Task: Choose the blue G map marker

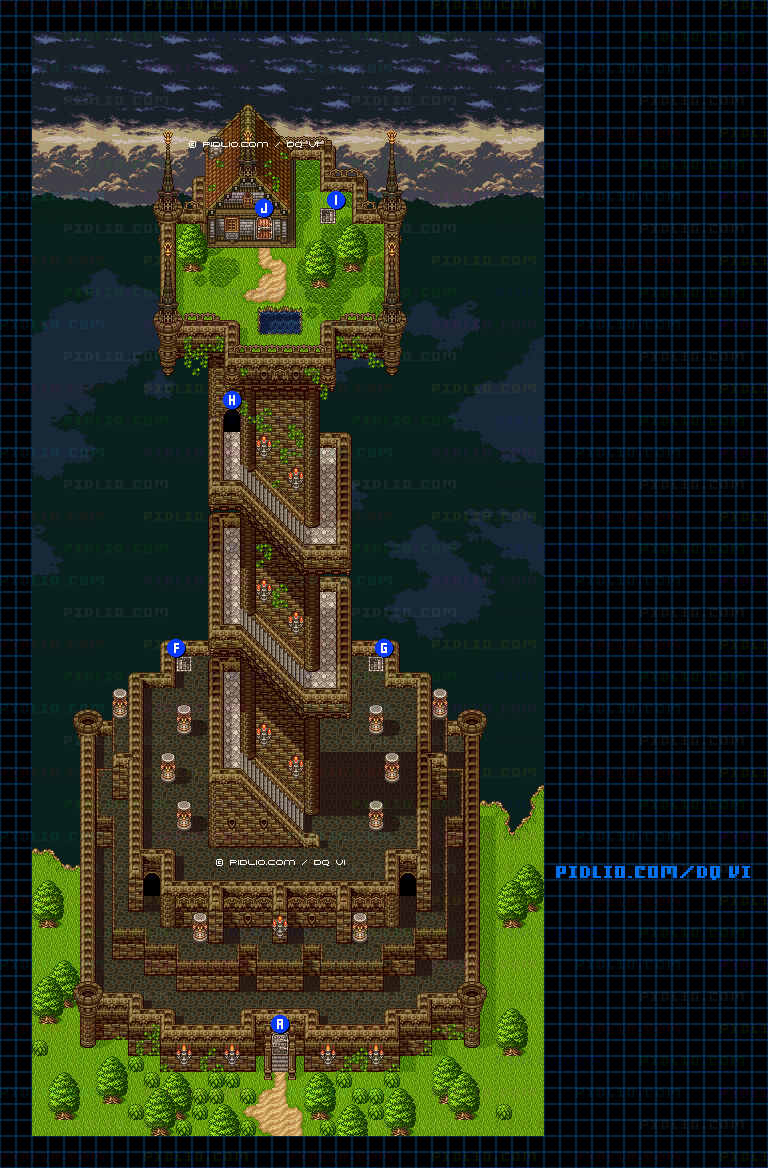Action: [383, 648]
